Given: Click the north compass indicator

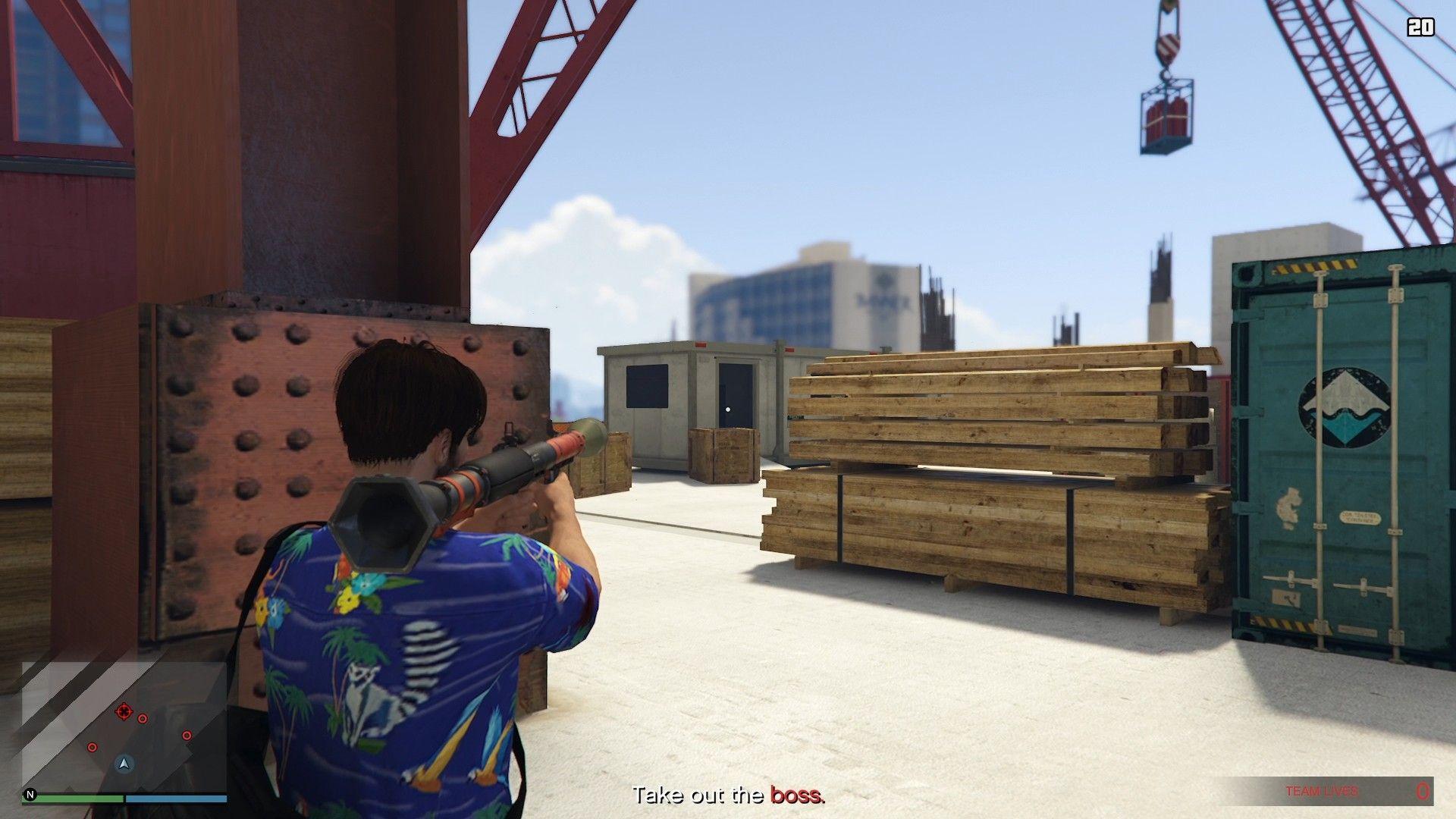Looking at the screenshot, I should (30, 795).
